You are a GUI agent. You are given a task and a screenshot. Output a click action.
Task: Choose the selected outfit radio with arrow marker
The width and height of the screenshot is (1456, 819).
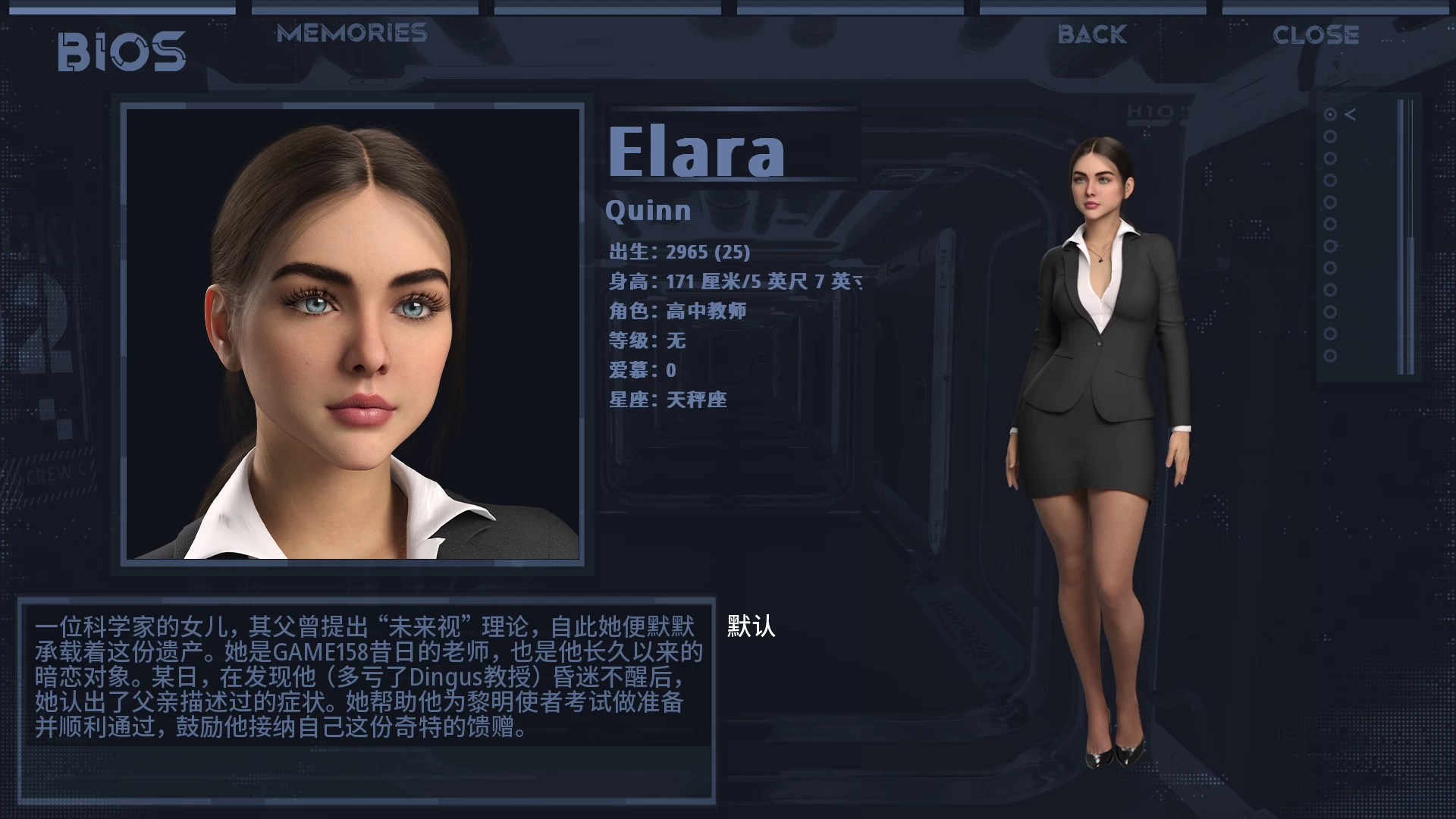(1330, 115)
